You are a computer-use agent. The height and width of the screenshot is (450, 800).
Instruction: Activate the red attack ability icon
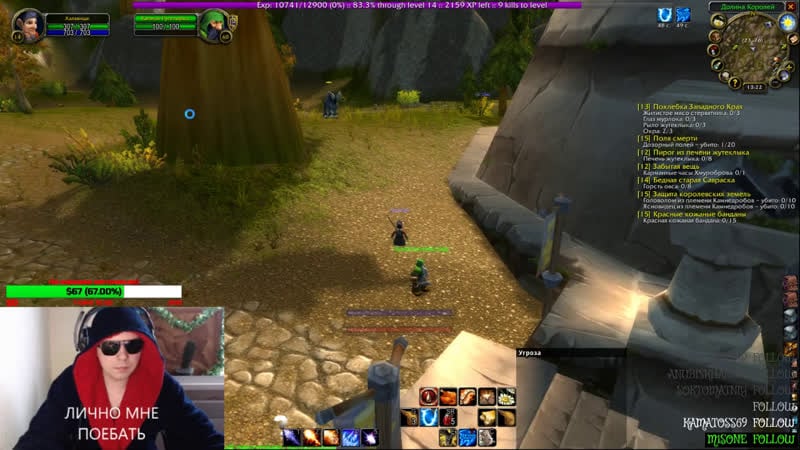429,397
